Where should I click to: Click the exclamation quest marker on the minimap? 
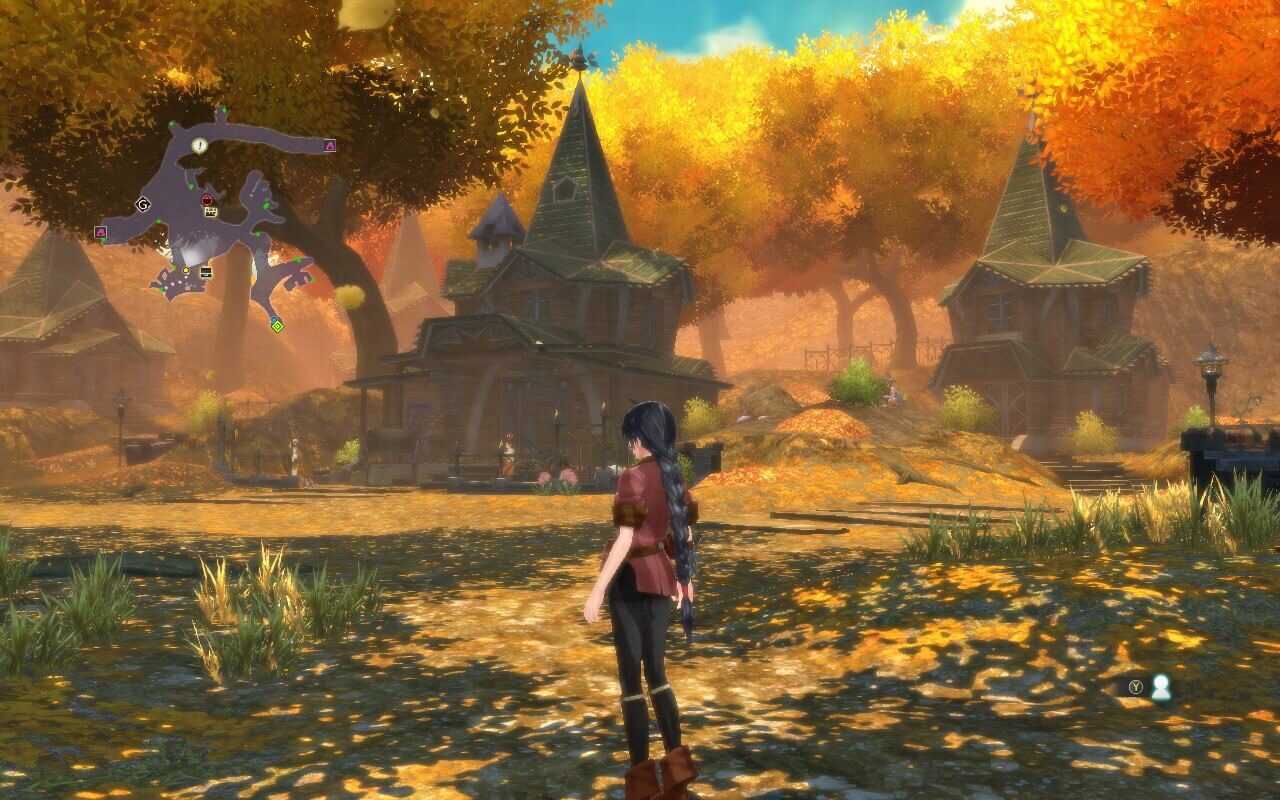point(198,146)
